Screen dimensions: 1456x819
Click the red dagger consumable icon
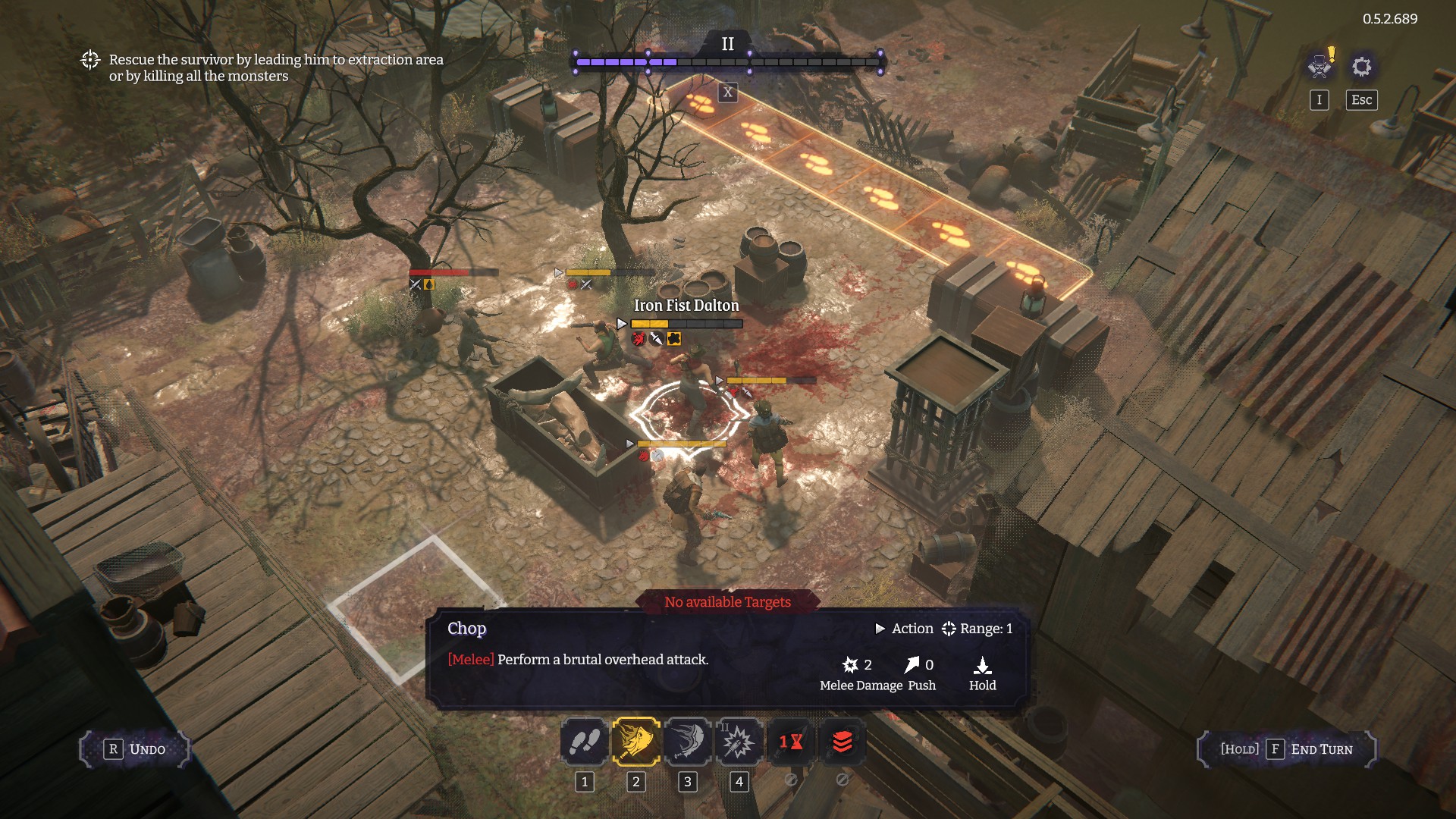point(792,743)
